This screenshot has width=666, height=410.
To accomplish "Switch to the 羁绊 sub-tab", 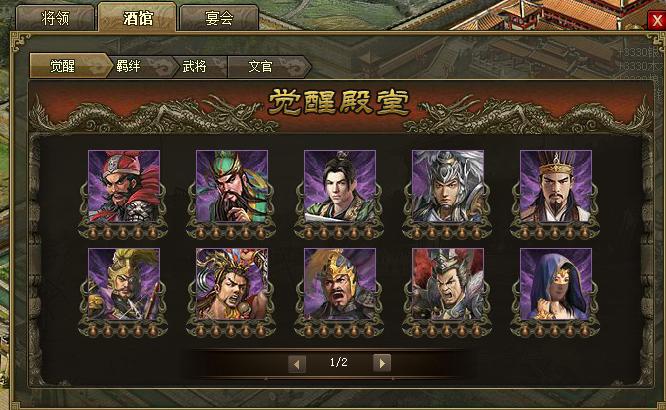I will (x=129, y=66).
